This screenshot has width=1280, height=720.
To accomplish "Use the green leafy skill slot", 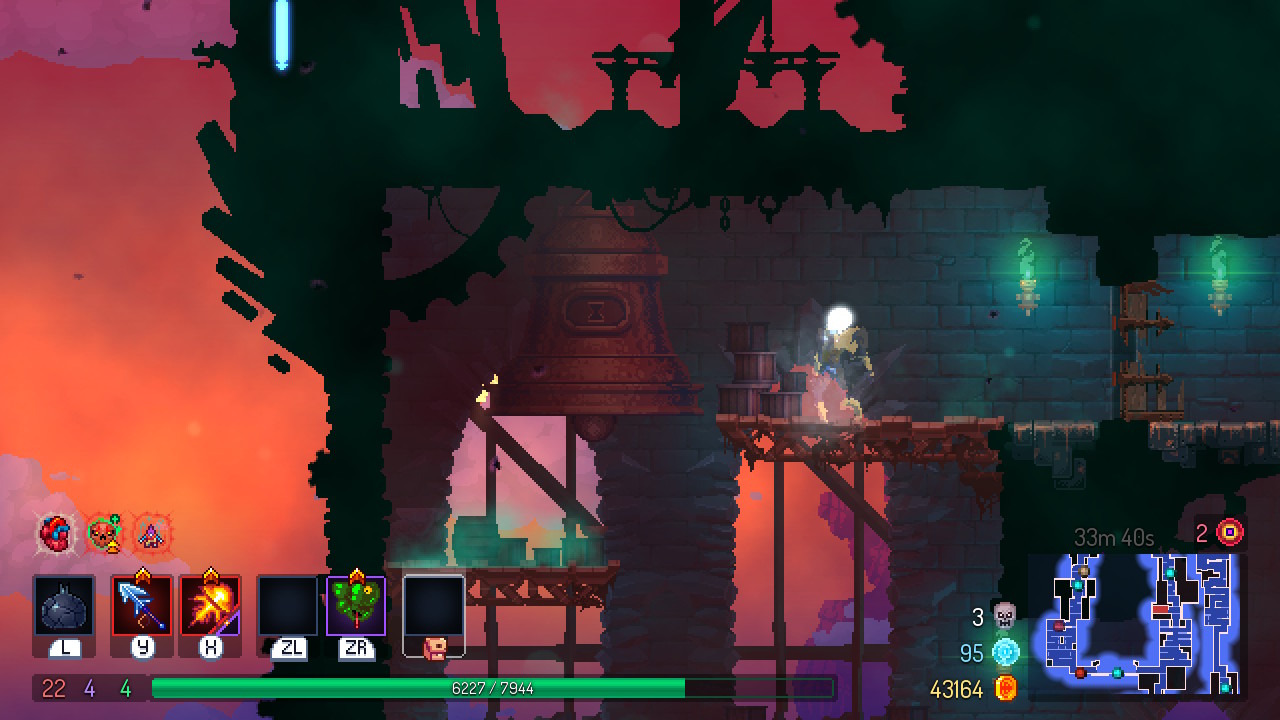I will tap(356, 606).
